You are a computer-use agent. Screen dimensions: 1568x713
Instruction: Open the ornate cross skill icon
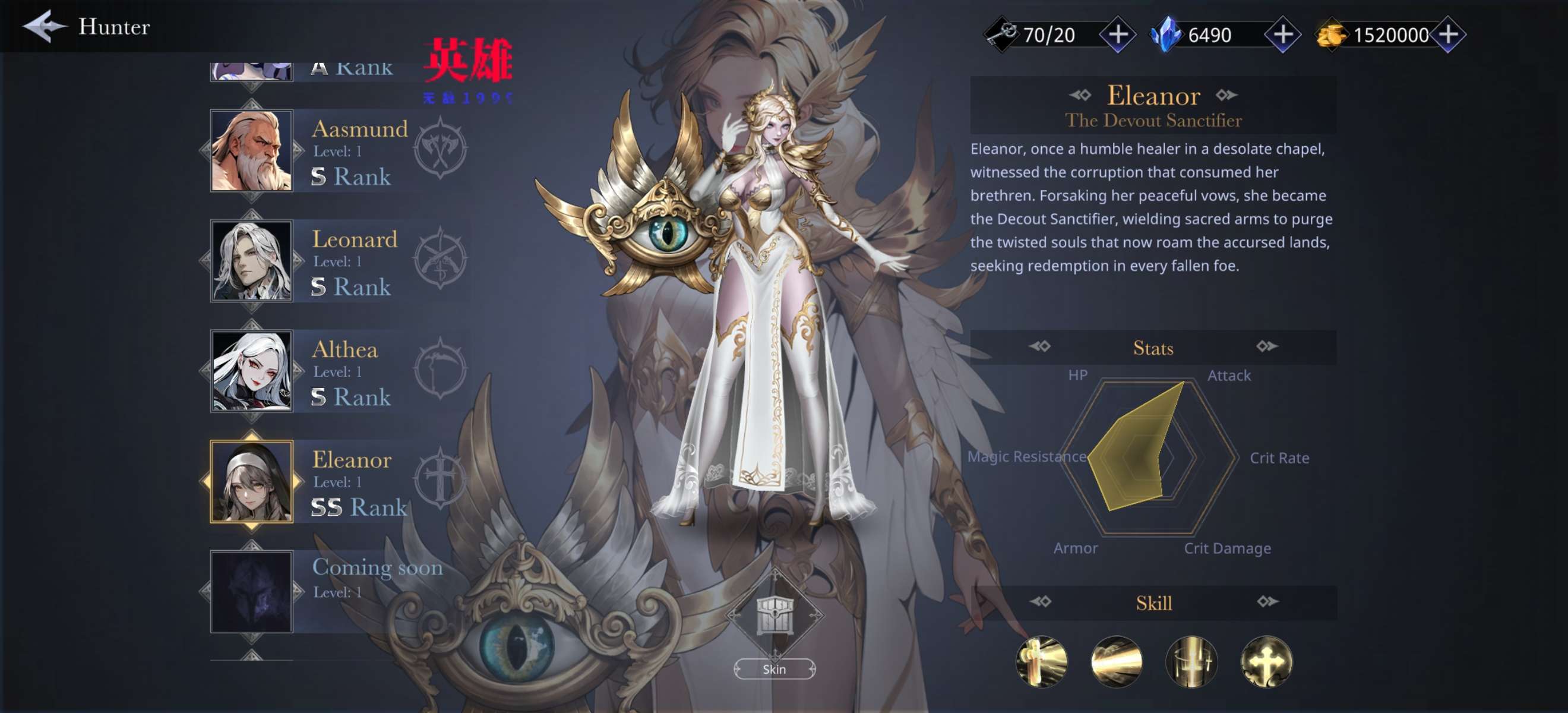pyautogui.click(x=1266, y=661)
